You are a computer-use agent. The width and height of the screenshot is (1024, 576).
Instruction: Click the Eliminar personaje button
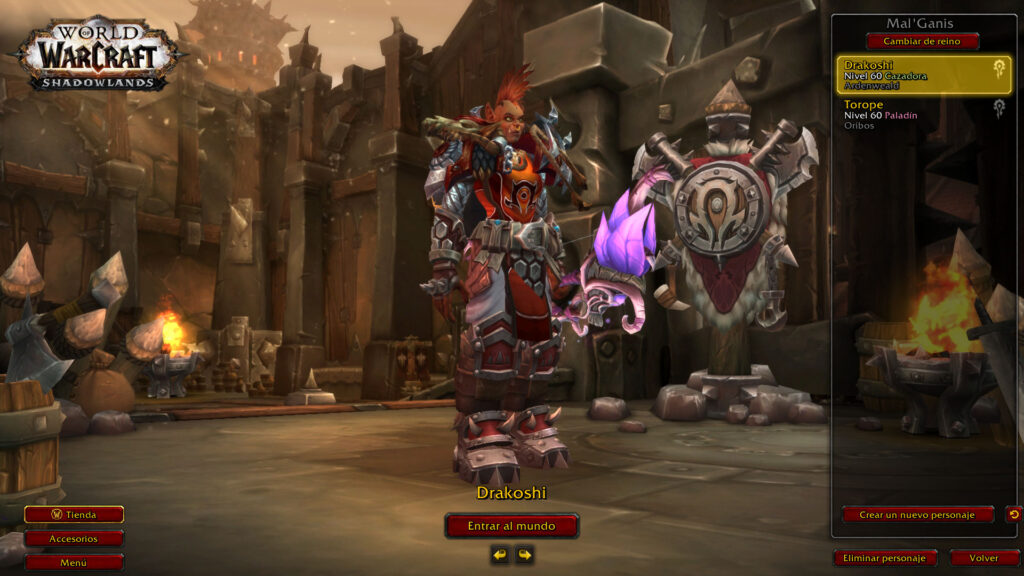(885, 558)
